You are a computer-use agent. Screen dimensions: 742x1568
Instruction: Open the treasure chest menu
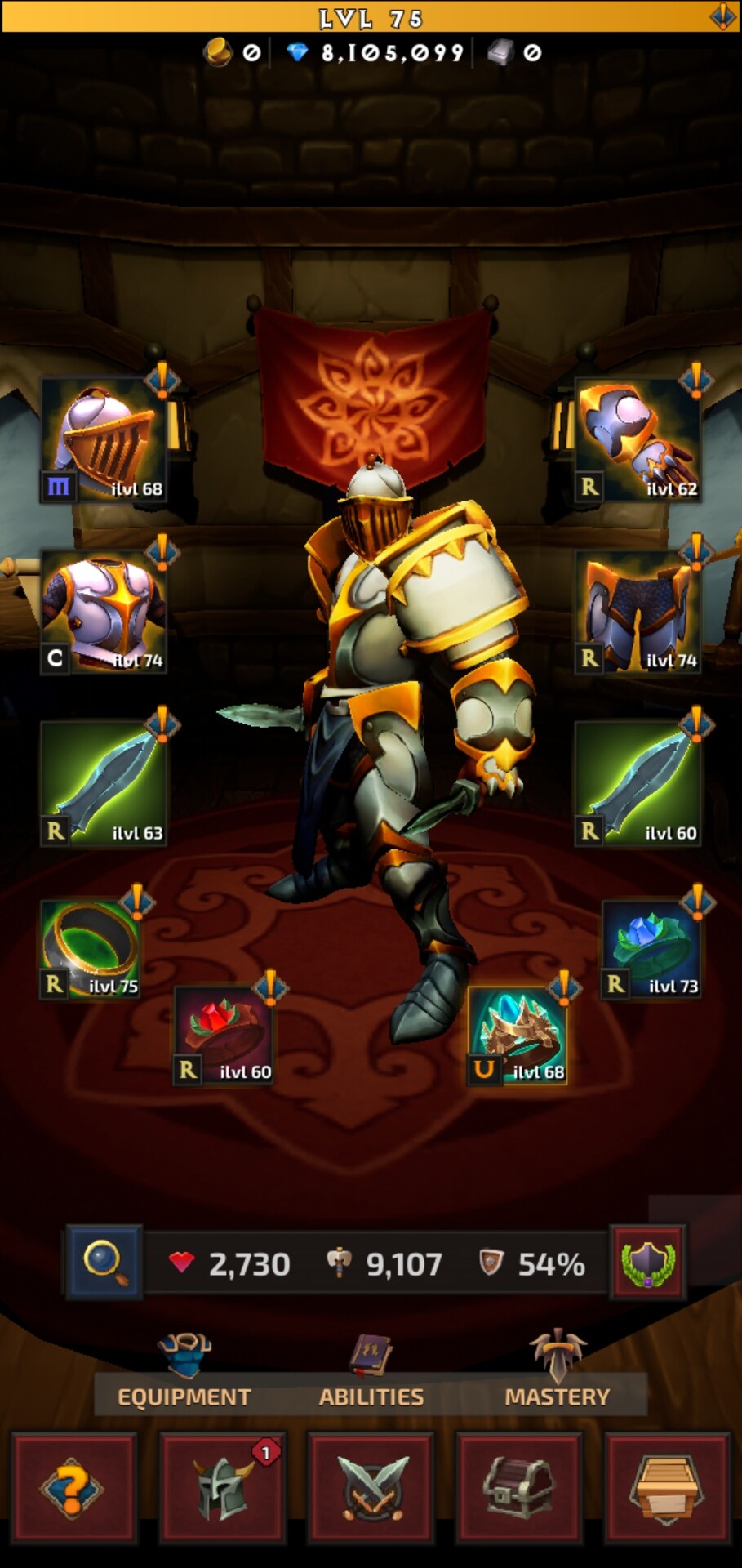click(519, 1488)
